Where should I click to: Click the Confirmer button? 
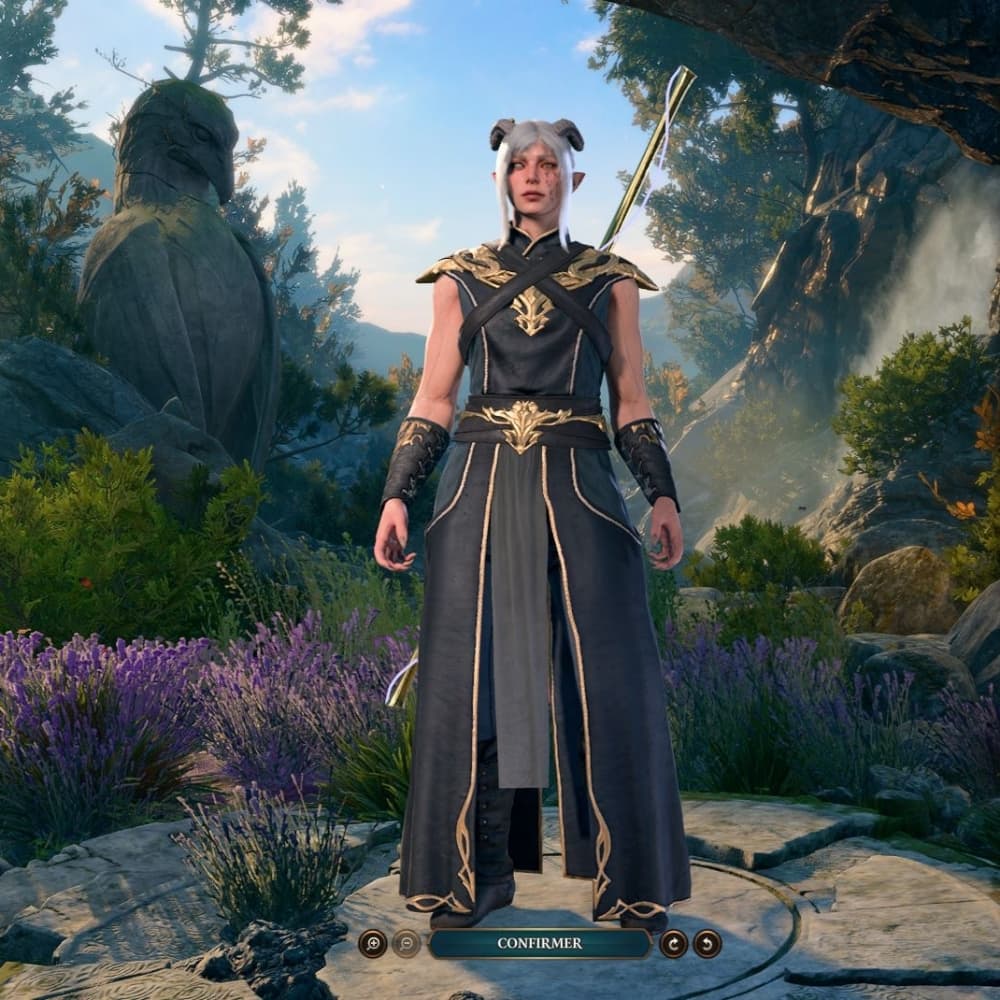[x=539, y=943]
